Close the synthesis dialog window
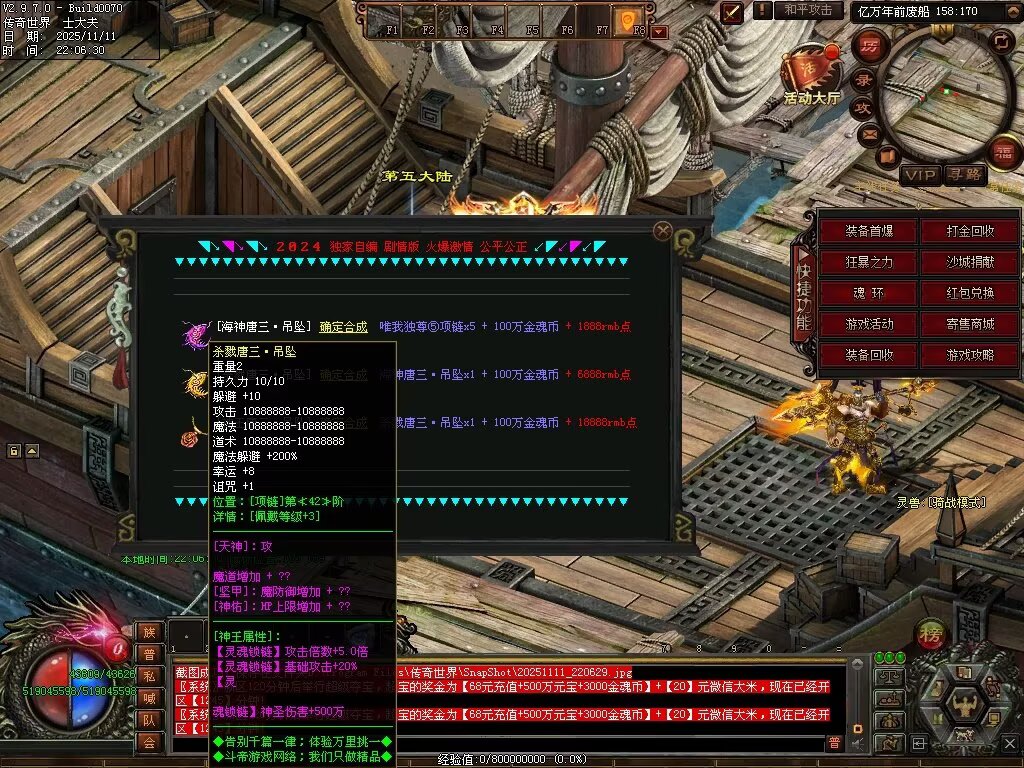 pos(662,231)
